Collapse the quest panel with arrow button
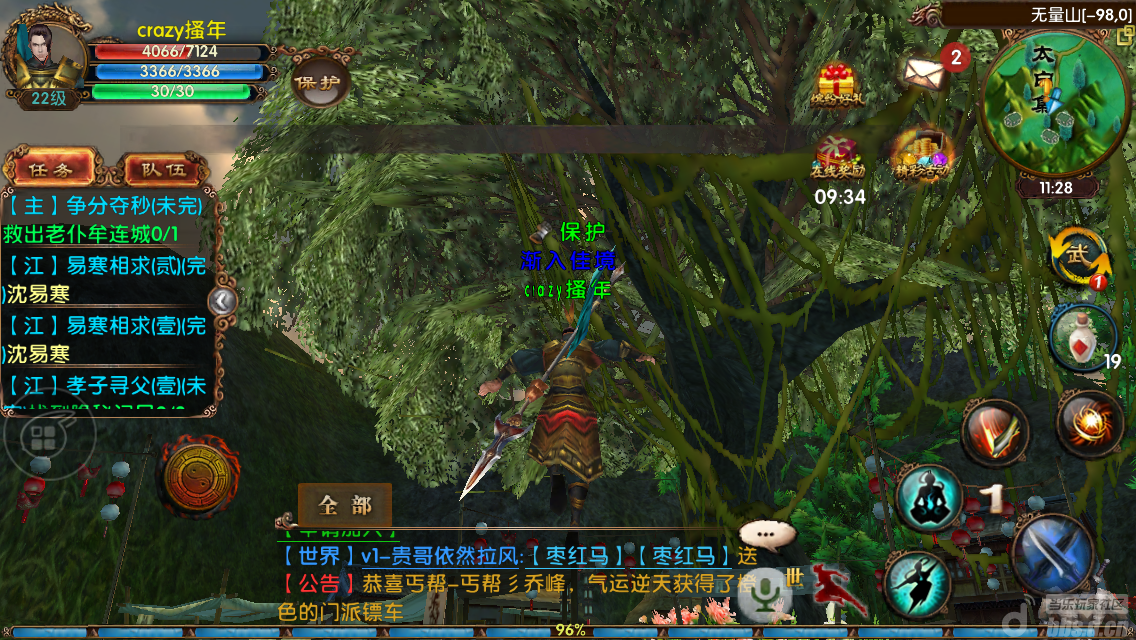 222,300
